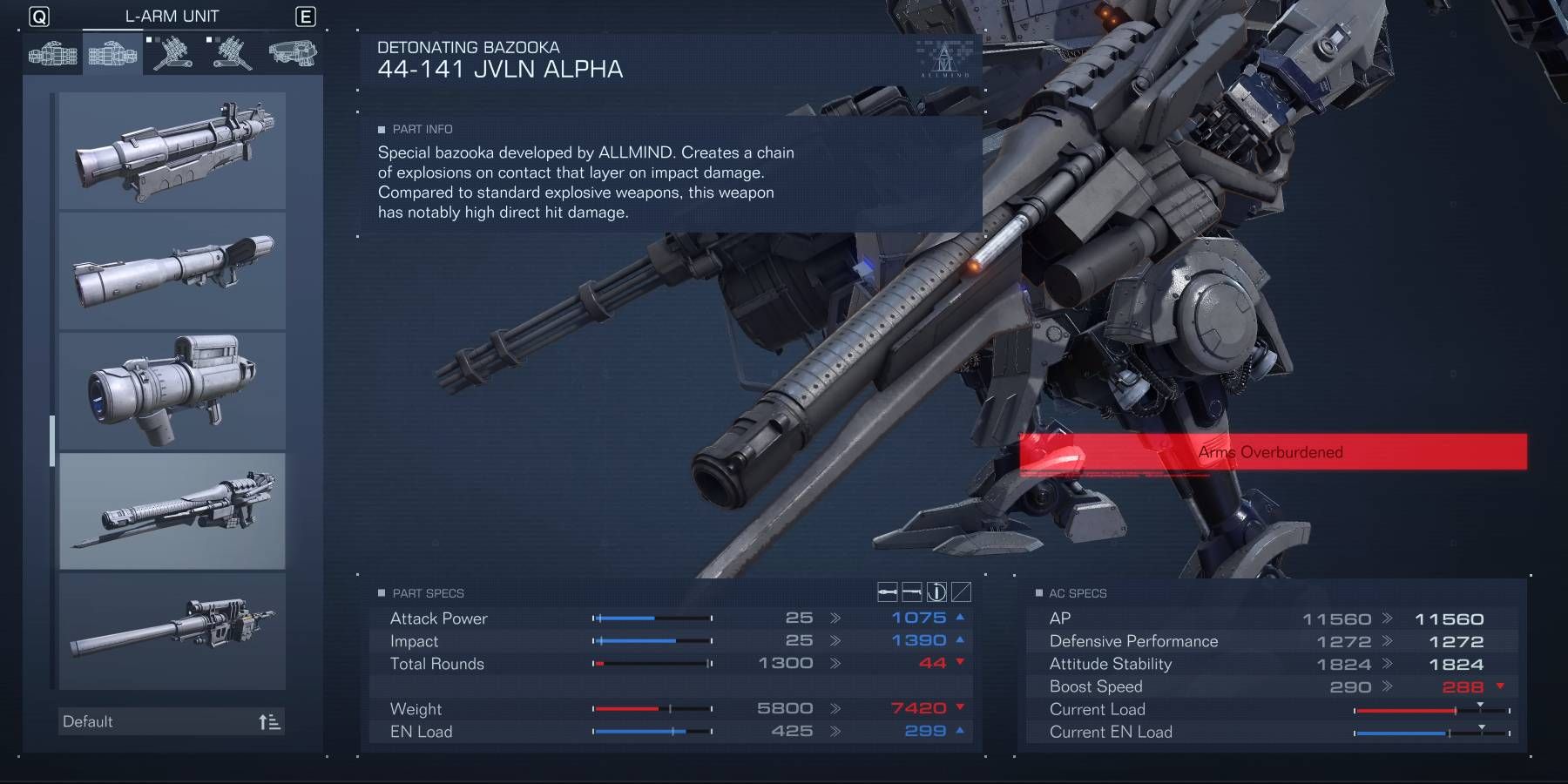Open the R-Back Unit weapon category icon

tap(172, 53)
